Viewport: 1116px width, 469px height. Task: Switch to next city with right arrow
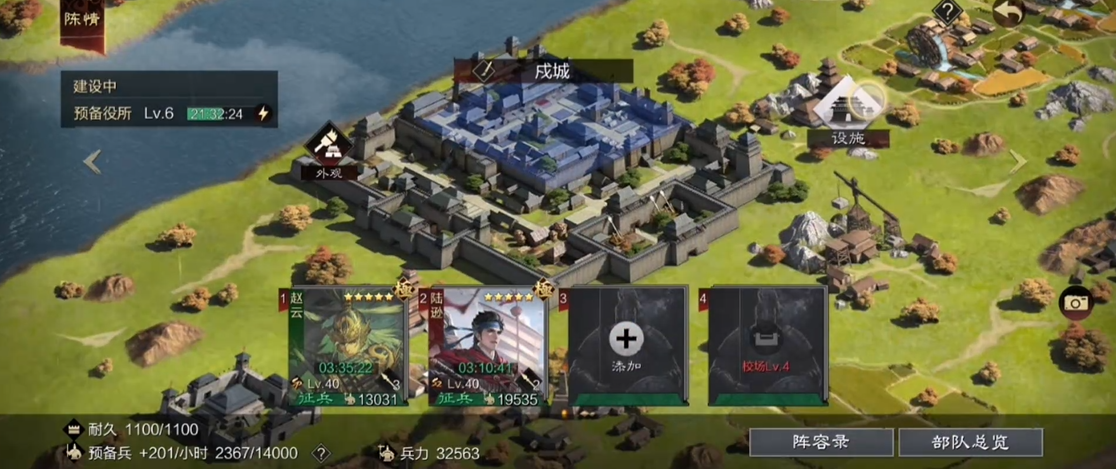(1018, 161)
